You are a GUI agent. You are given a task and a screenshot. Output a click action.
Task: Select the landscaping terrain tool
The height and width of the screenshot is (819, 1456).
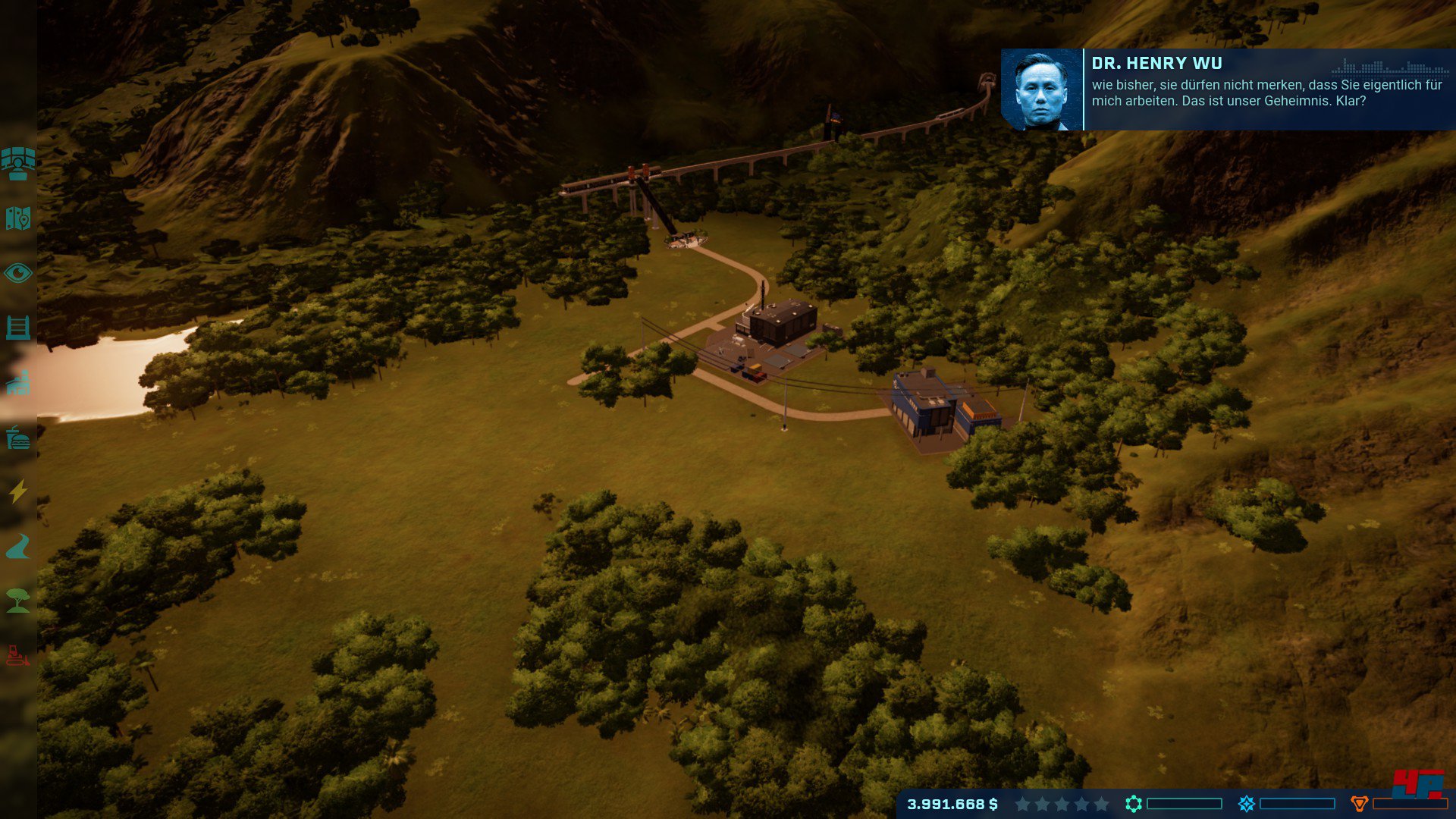(x=18, y=546)
